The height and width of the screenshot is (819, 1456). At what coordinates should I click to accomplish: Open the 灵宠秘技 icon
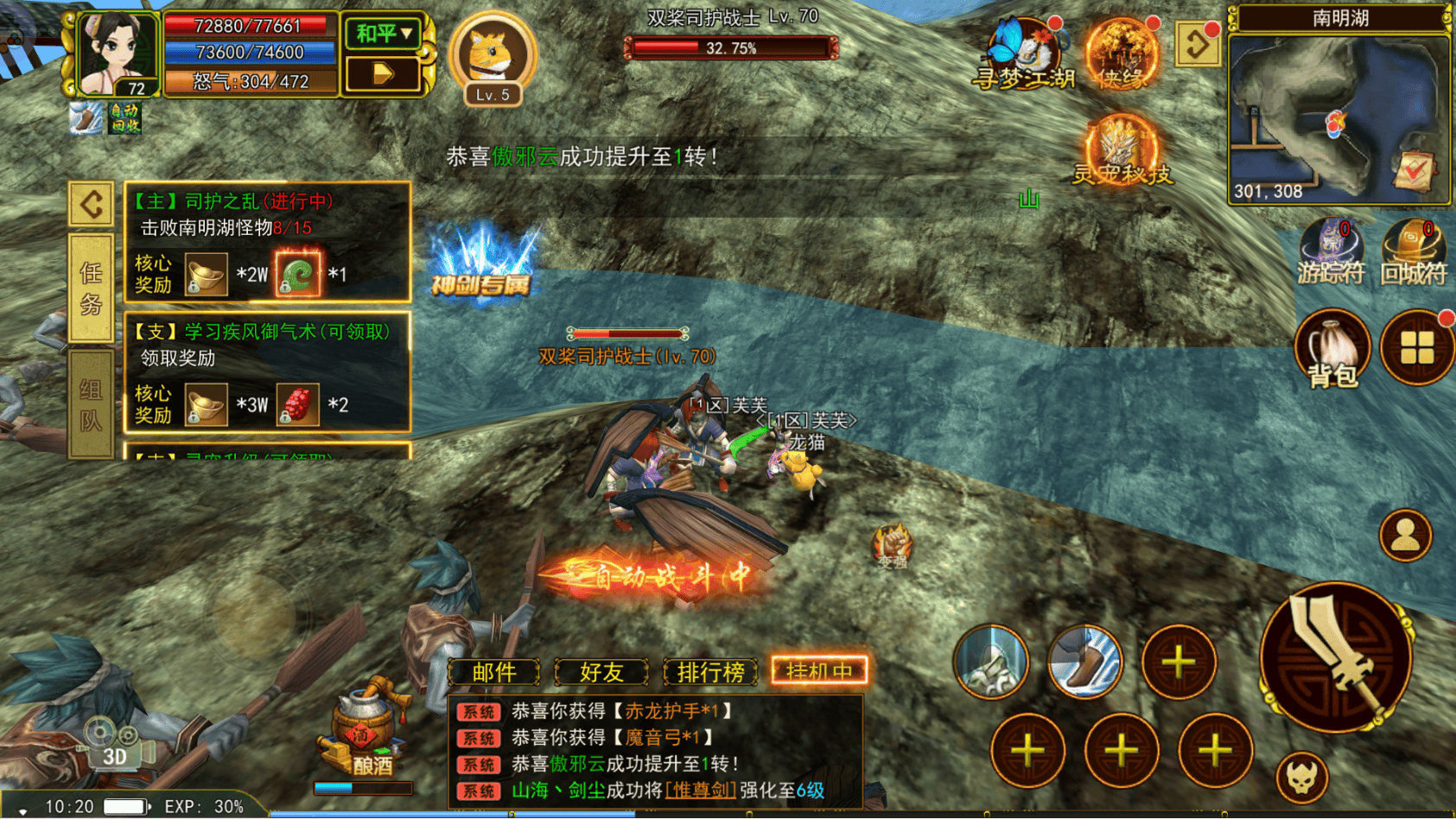[1122, 150]
